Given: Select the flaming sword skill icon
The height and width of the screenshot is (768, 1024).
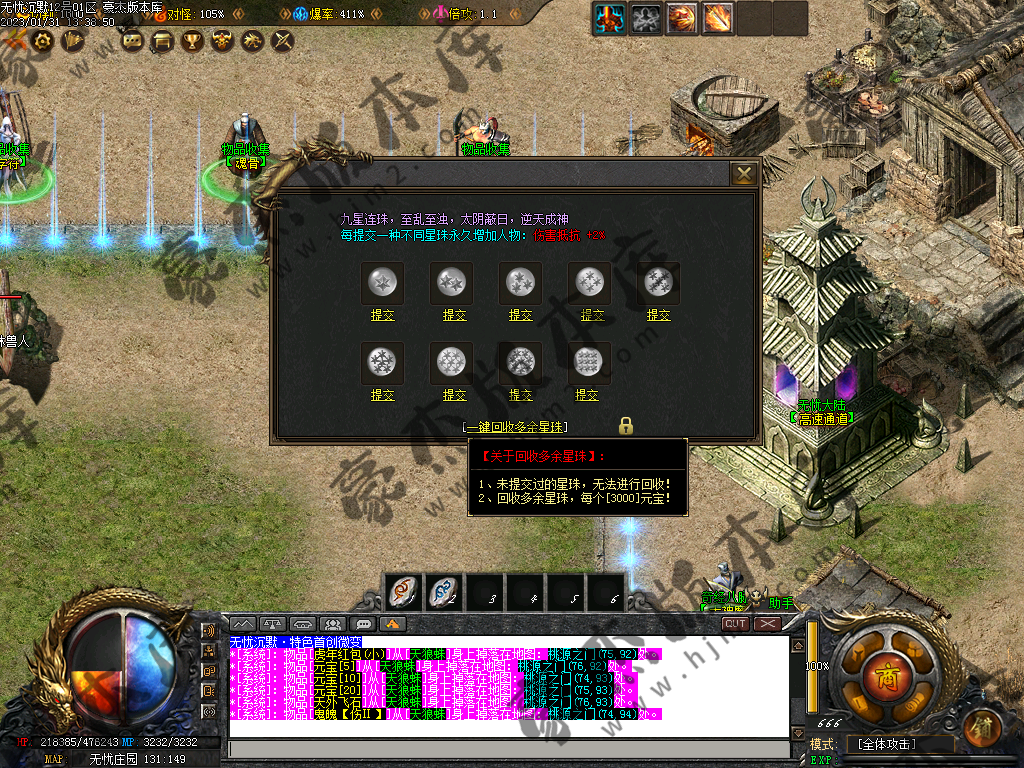Looking at the screenshot, I should (x=717, y=17).
